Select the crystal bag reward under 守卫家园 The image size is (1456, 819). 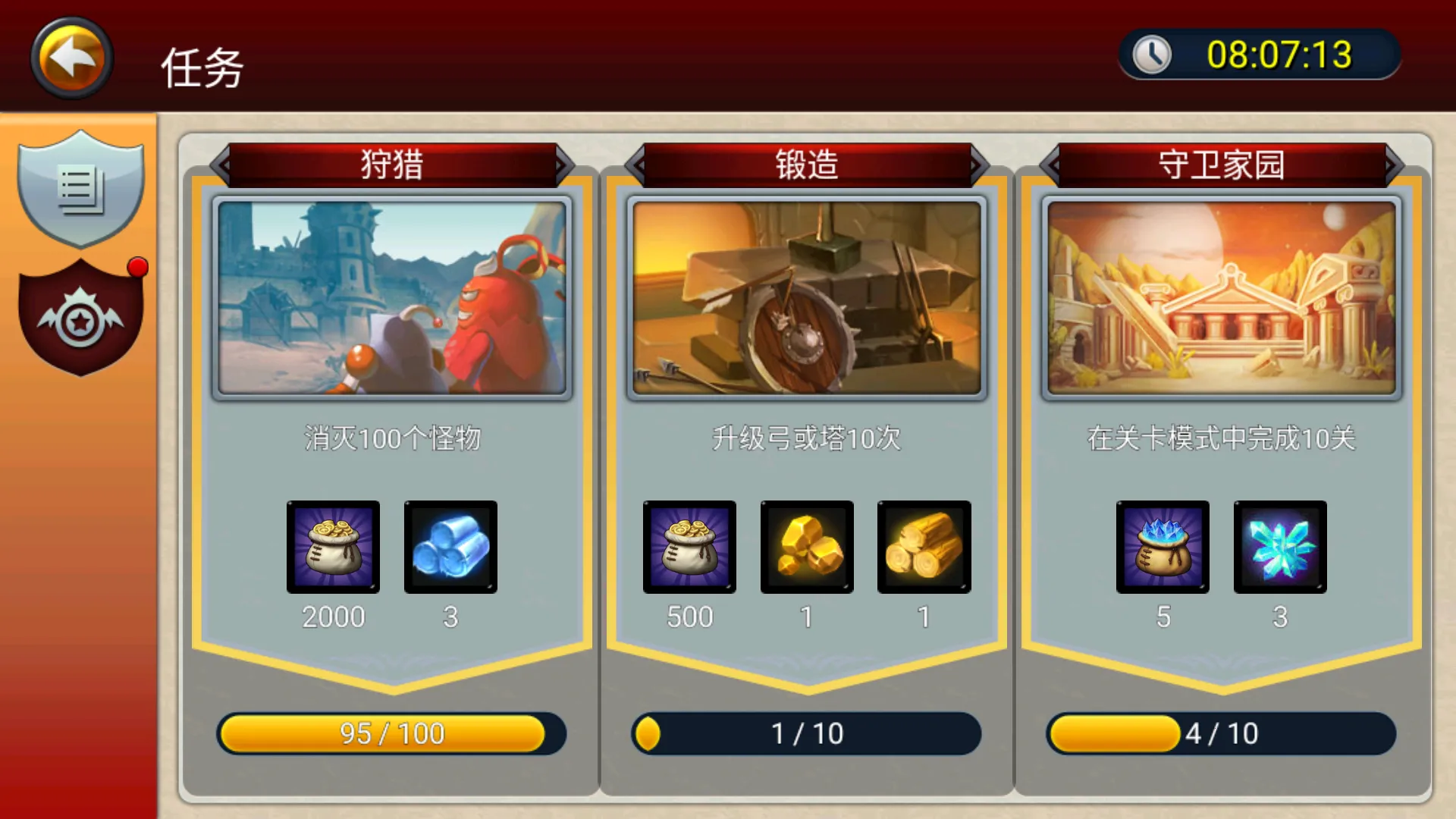[x=1163, y=548]
